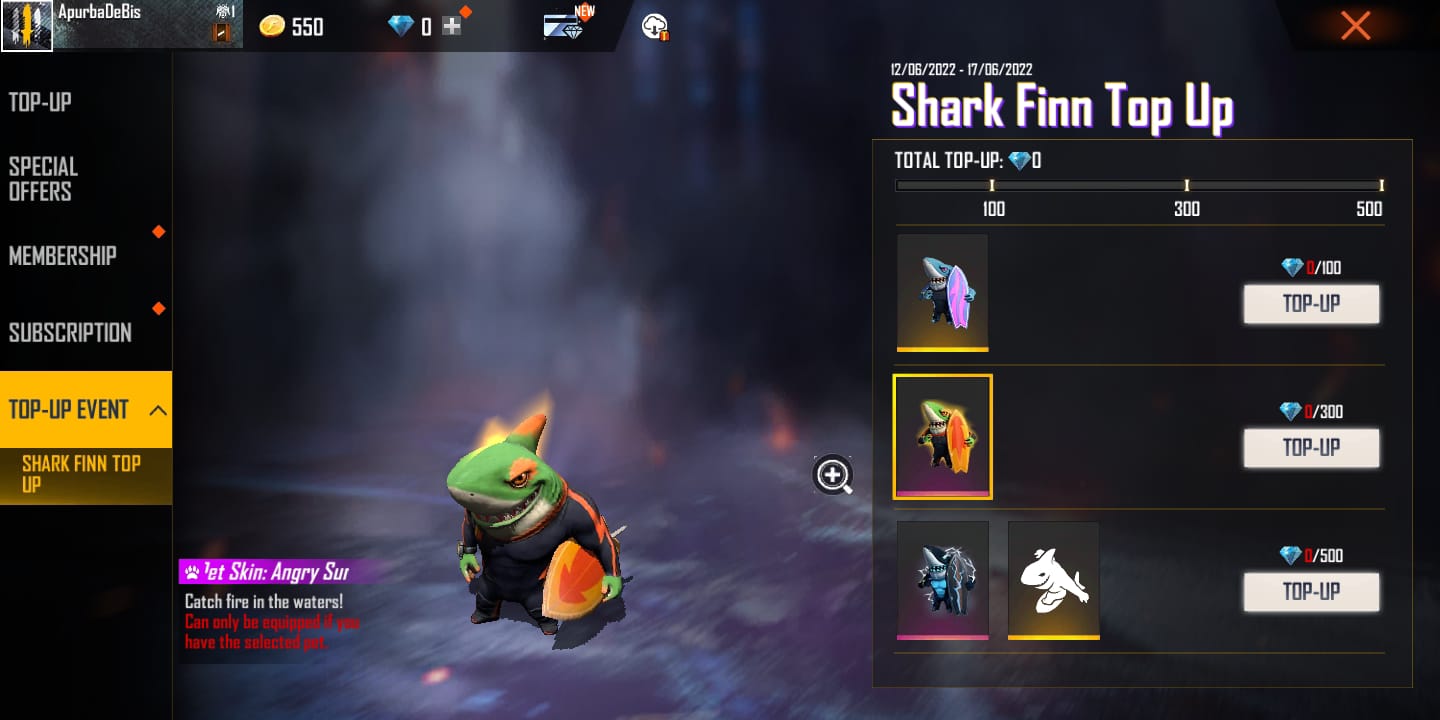Top-up for the 100 diamond reward
The height and width of the screenshot is (720, 1440).
click(x=1311, y=304)
